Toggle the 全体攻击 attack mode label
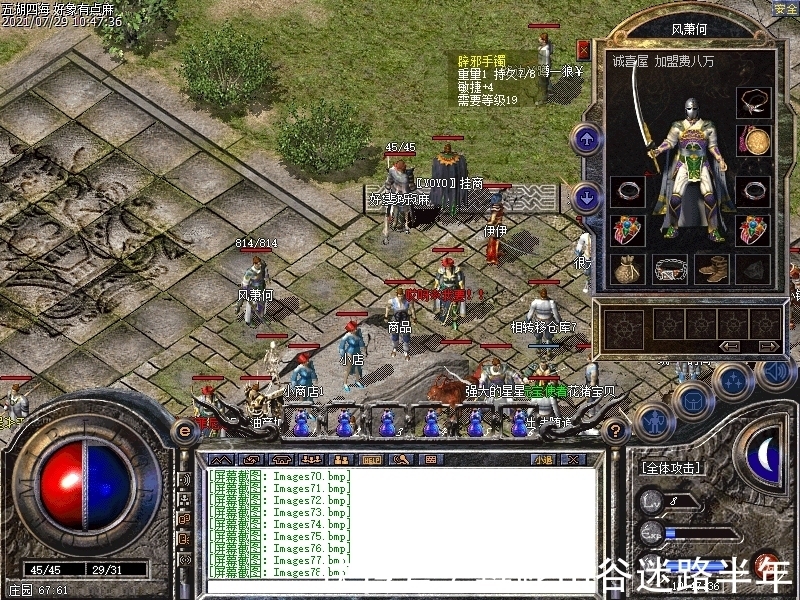This screenshot has width=800, height=600. [668, 467]
